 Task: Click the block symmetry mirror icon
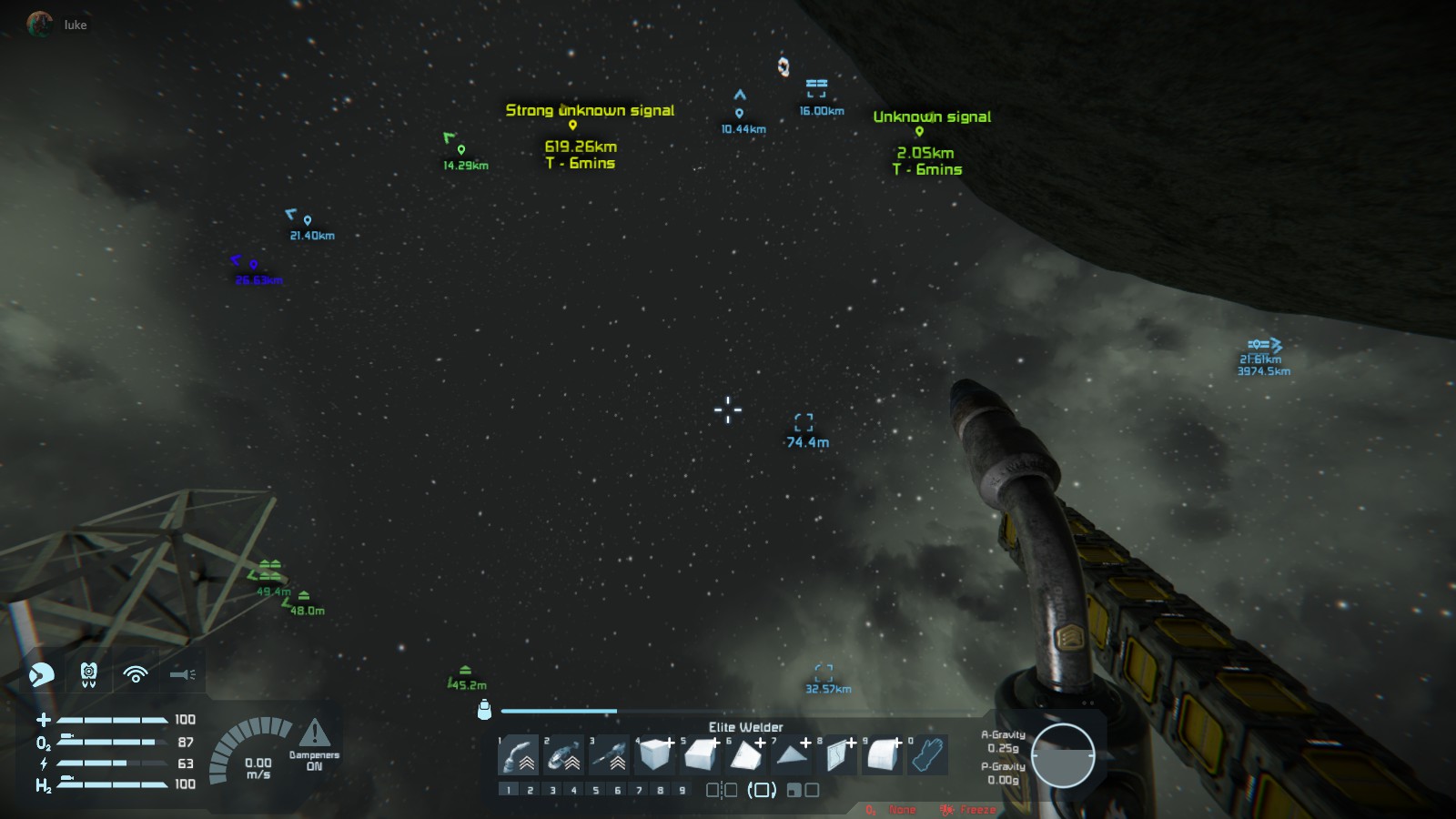[x=722, y=790]
